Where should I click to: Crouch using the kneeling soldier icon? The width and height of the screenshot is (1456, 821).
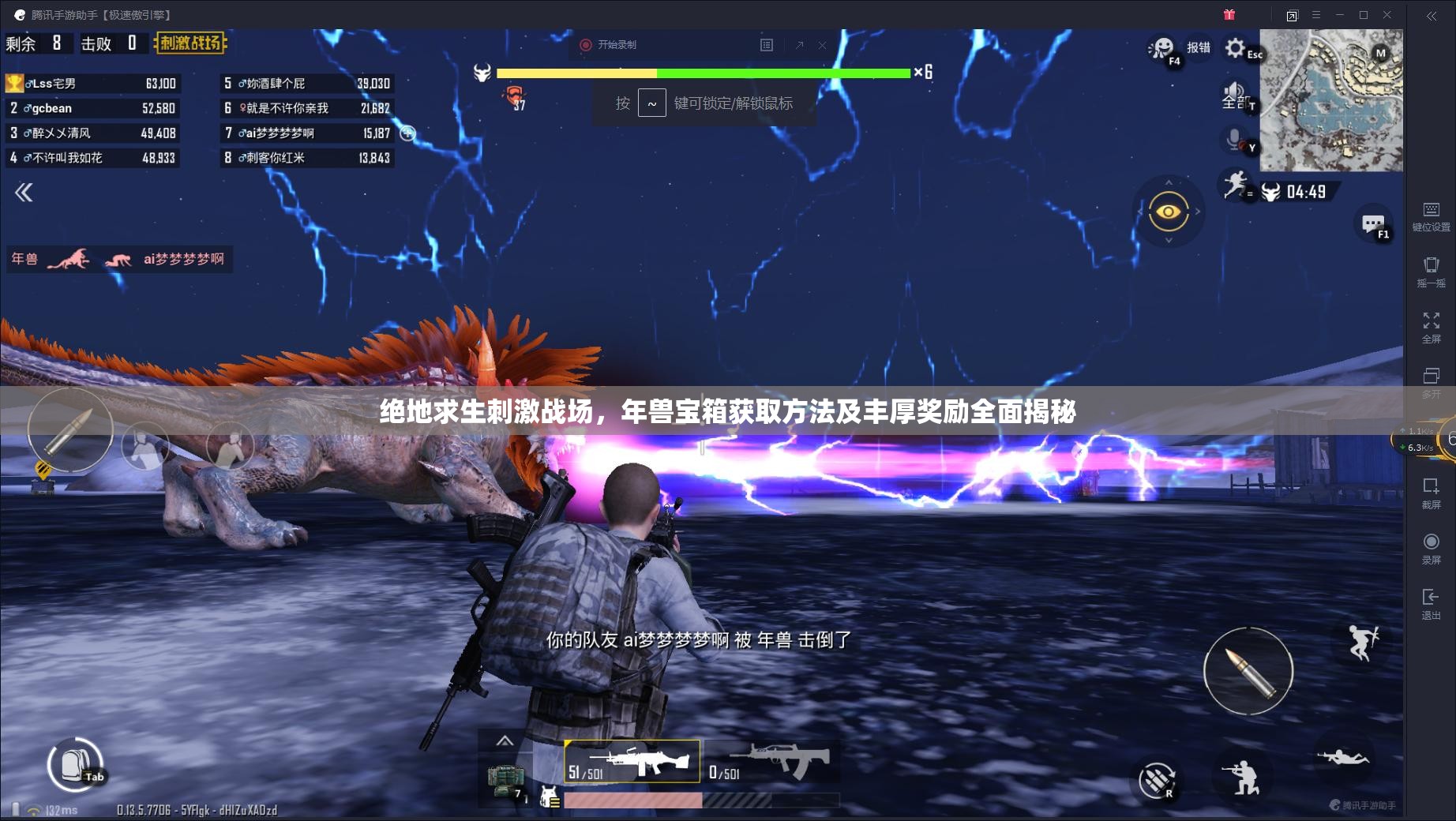pyautogui.click(x=1240, y=777)
